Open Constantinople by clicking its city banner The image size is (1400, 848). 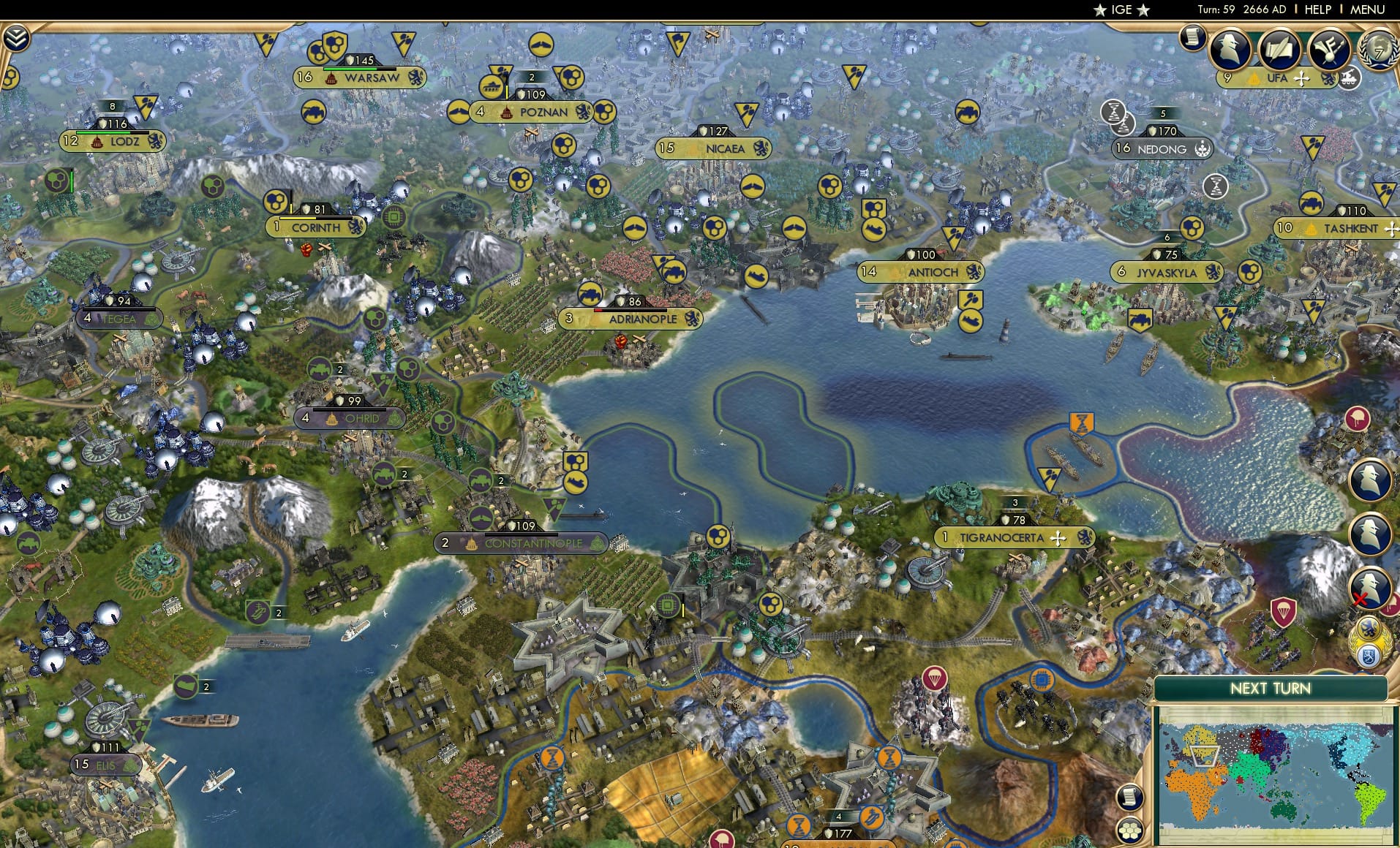(x=522, y=543)
